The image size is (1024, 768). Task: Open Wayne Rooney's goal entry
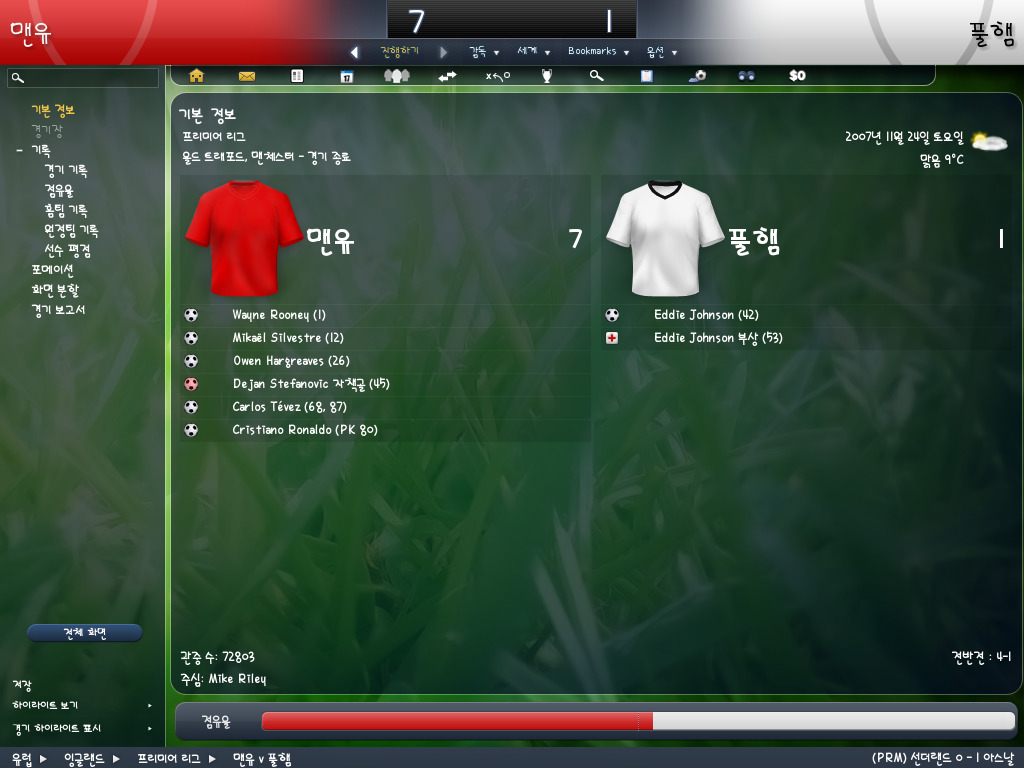point(279,315)
